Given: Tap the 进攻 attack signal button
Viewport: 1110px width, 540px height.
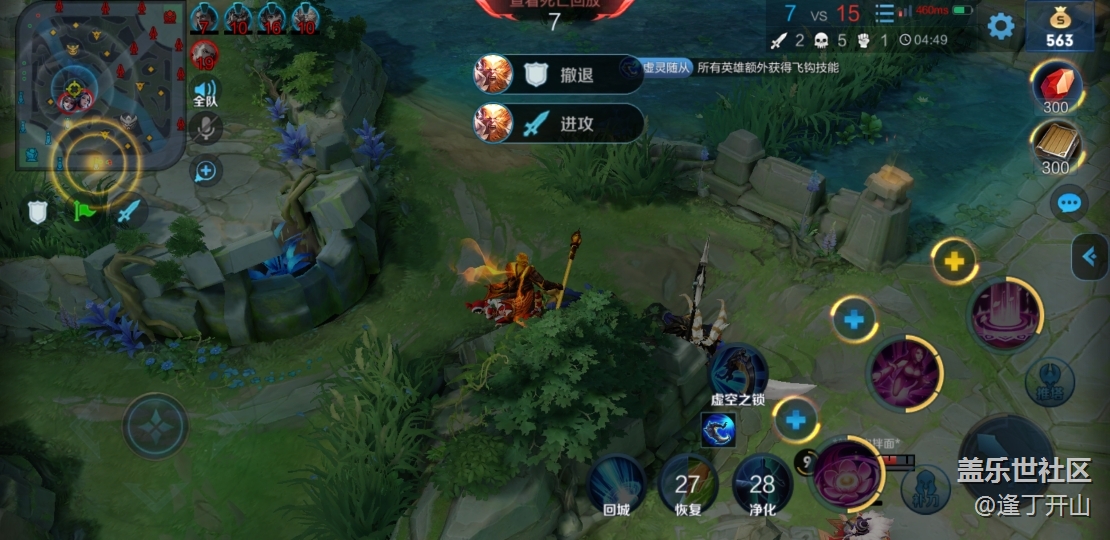Looking at the screenshot, I should [559, 123].
